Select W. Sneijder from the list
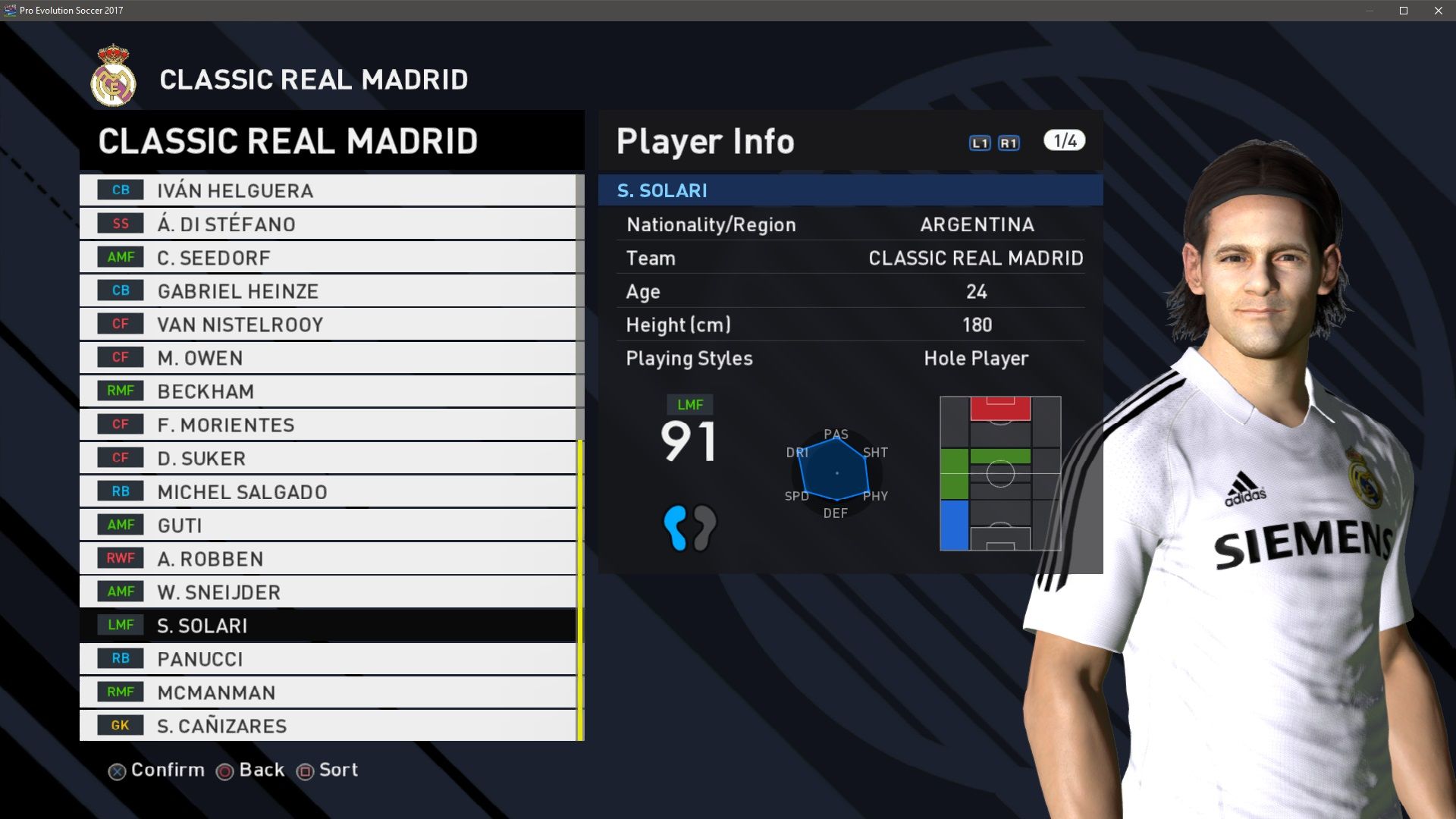The height and width of the screenshot is (819, 1456). tap(328, 591)
